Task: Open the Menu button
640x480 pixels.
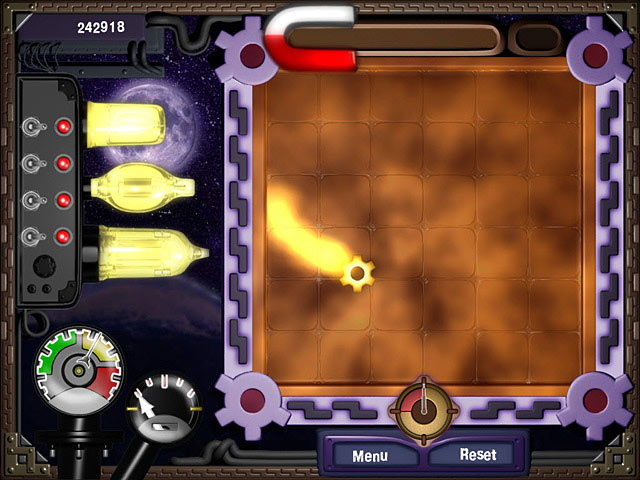Action: tap(369, 455)
